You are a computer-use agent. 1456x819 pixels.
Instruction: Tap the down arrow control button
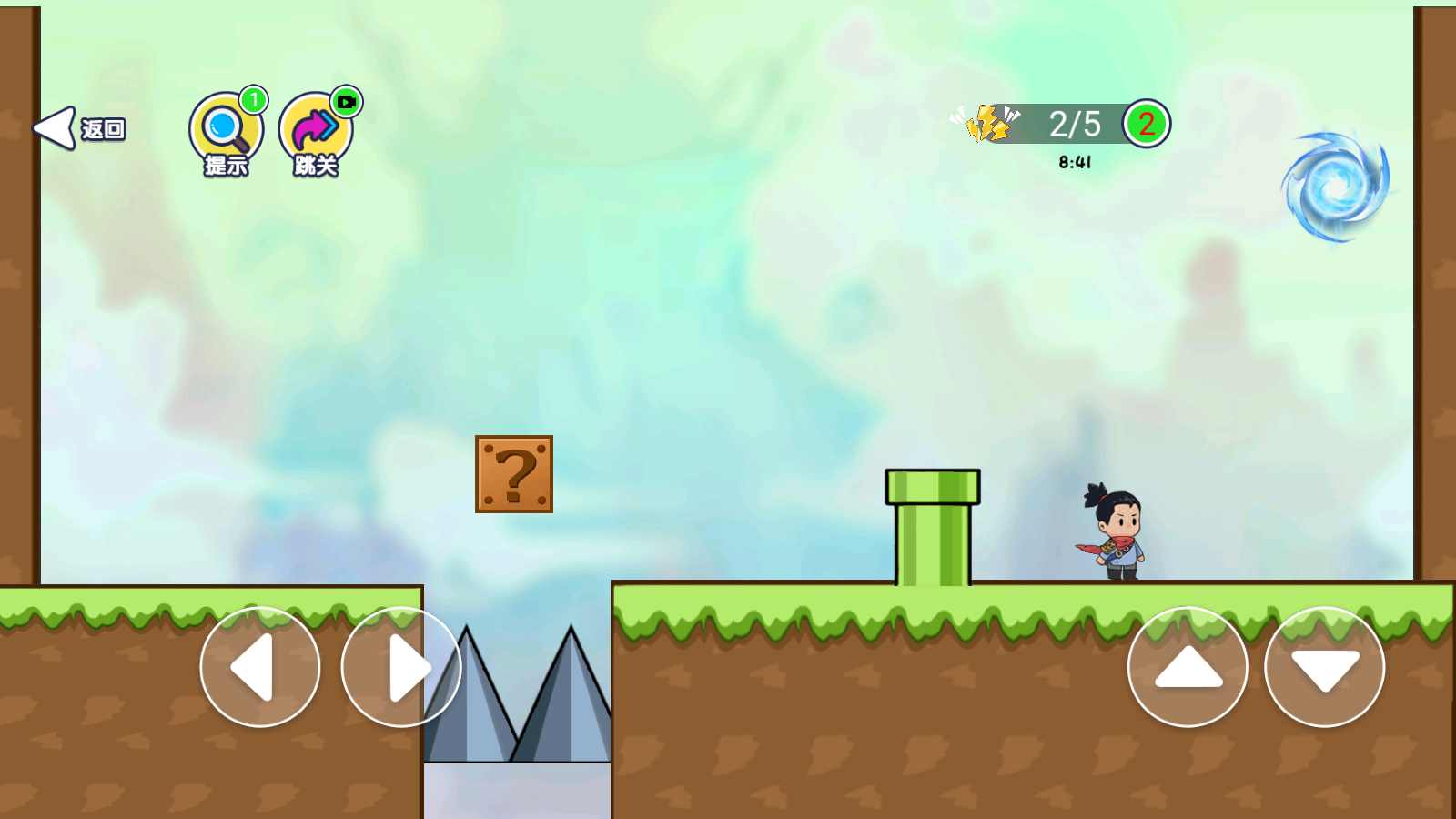coord(1324,667)
